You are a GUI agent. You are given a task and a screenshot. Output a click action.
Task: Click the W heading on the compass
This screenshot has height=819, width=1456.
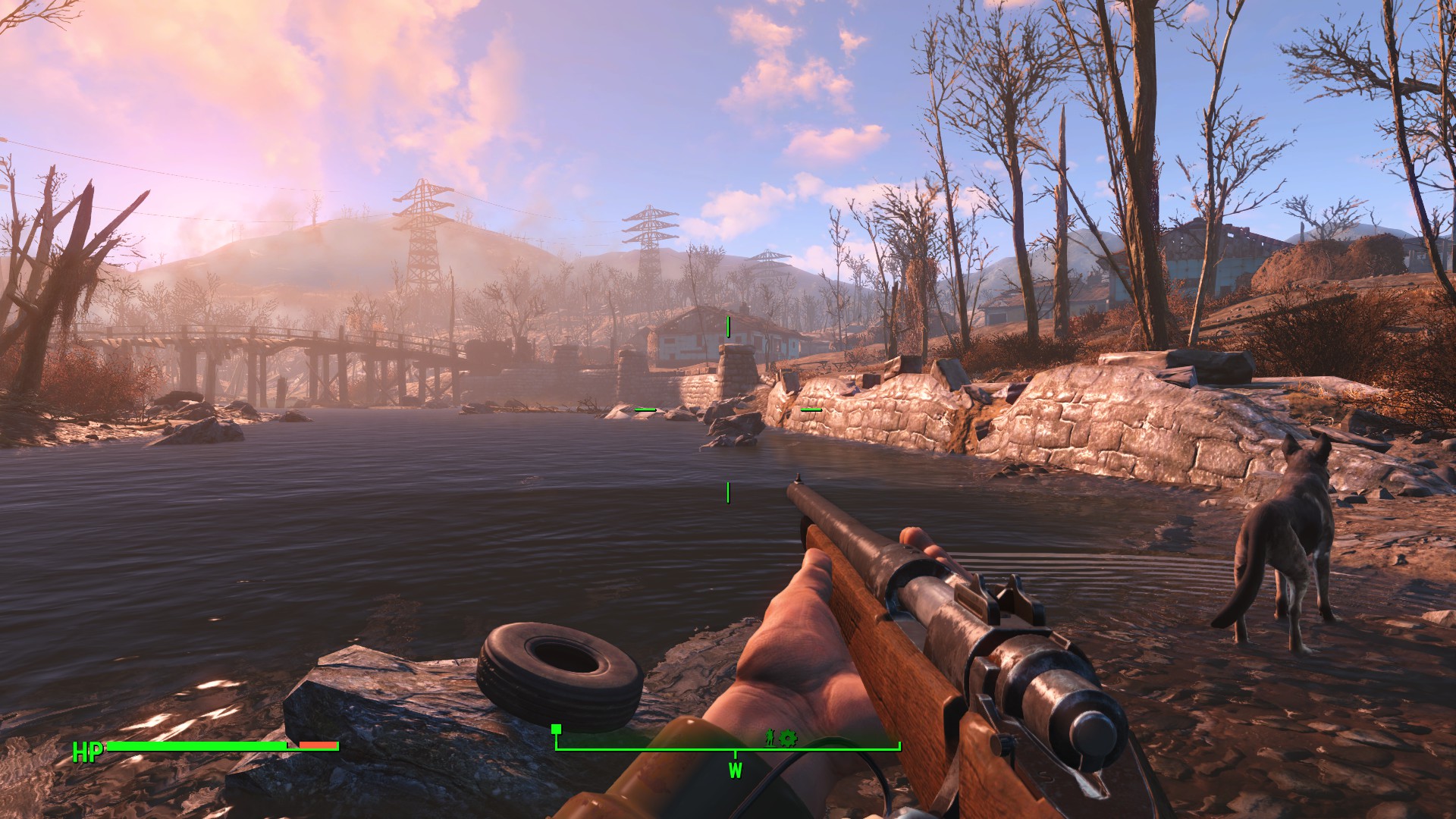[x=735, y=770]
